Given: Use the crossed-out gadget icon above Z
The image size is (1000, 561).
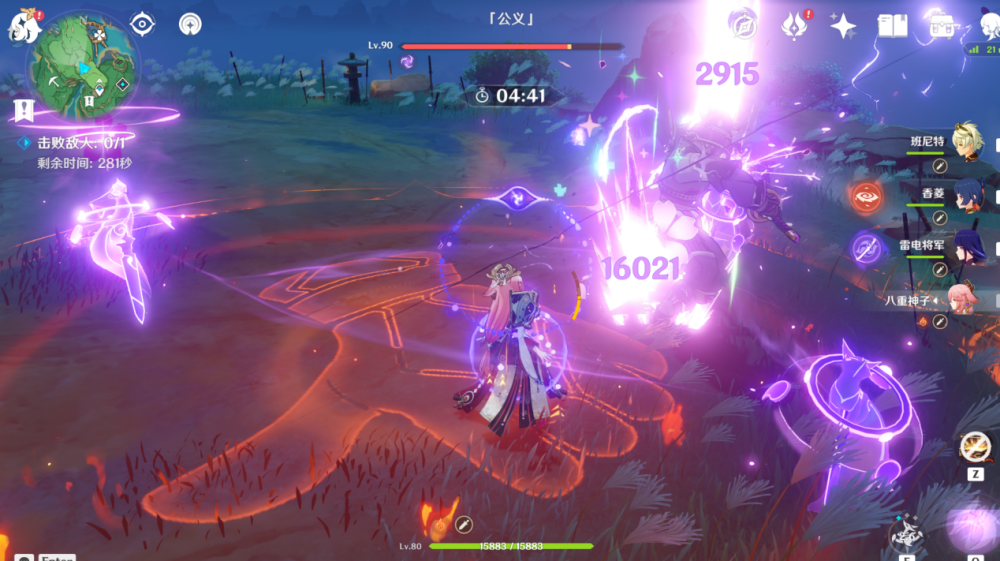Looking at the screenshot, I should (974, 446).
